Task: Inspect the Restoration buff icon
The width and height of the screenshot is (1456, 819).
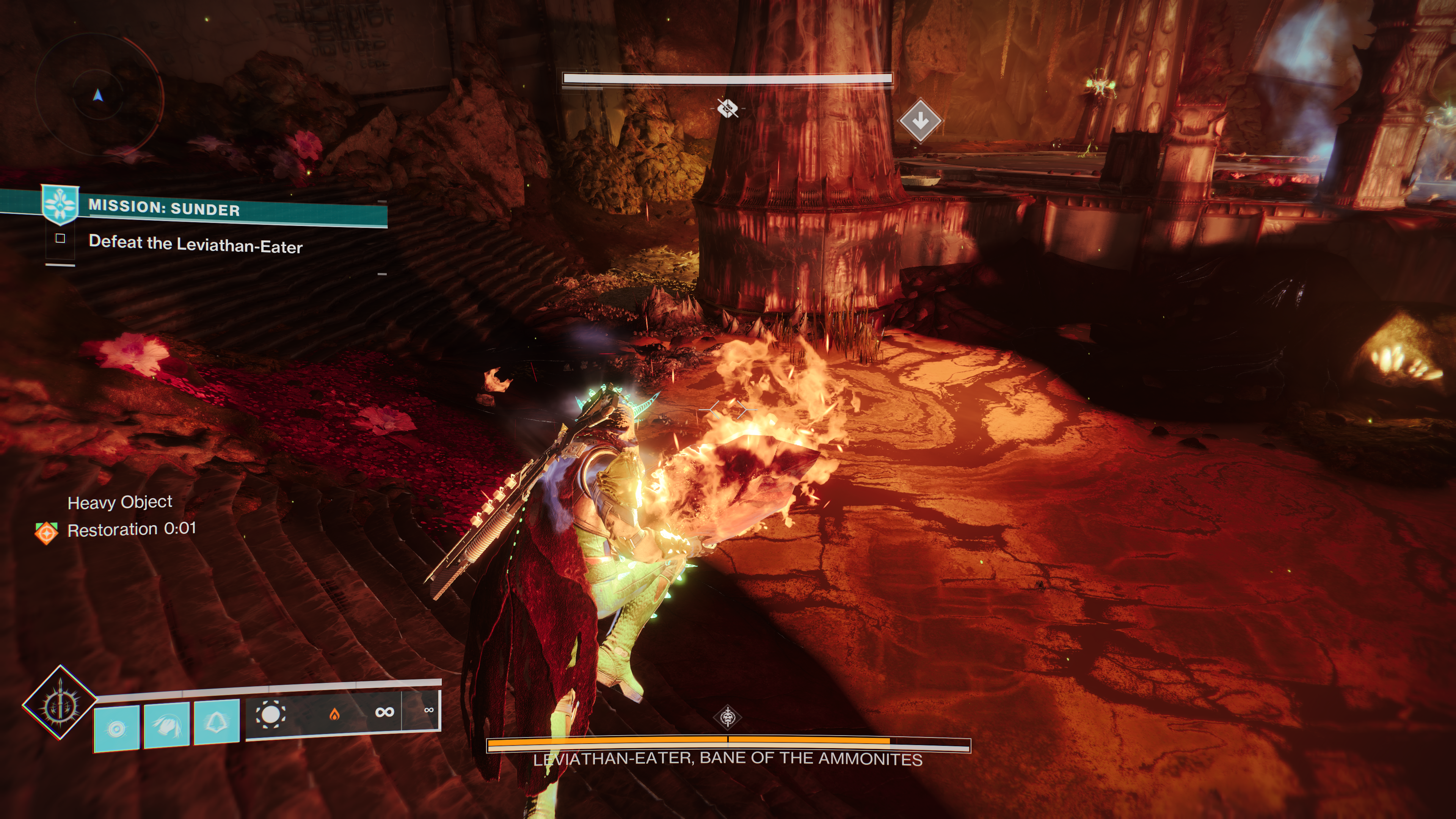Action: [x=46, y=532]
